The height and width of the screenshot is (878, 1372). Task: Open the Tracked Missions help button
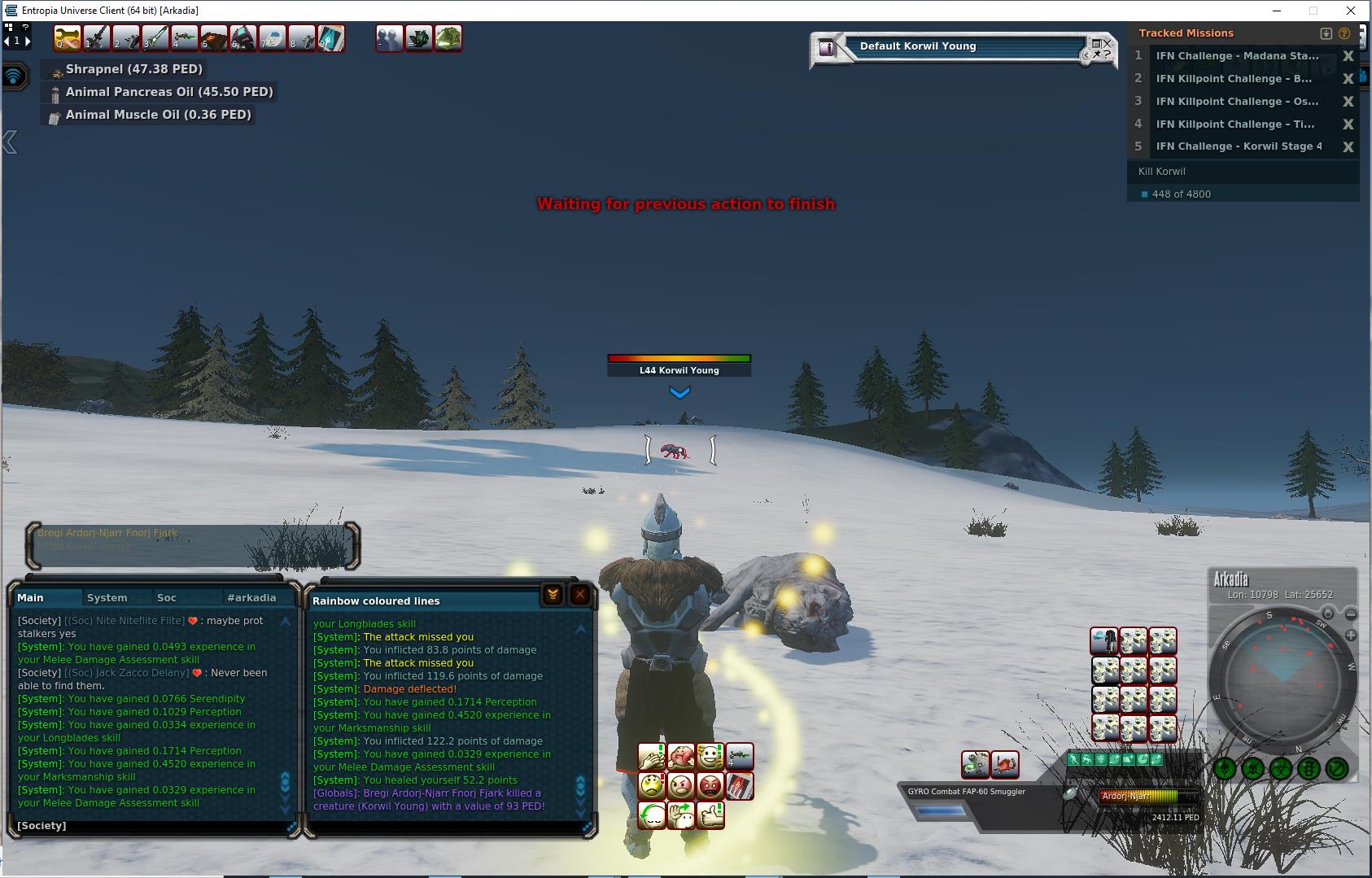point(1344,33)
